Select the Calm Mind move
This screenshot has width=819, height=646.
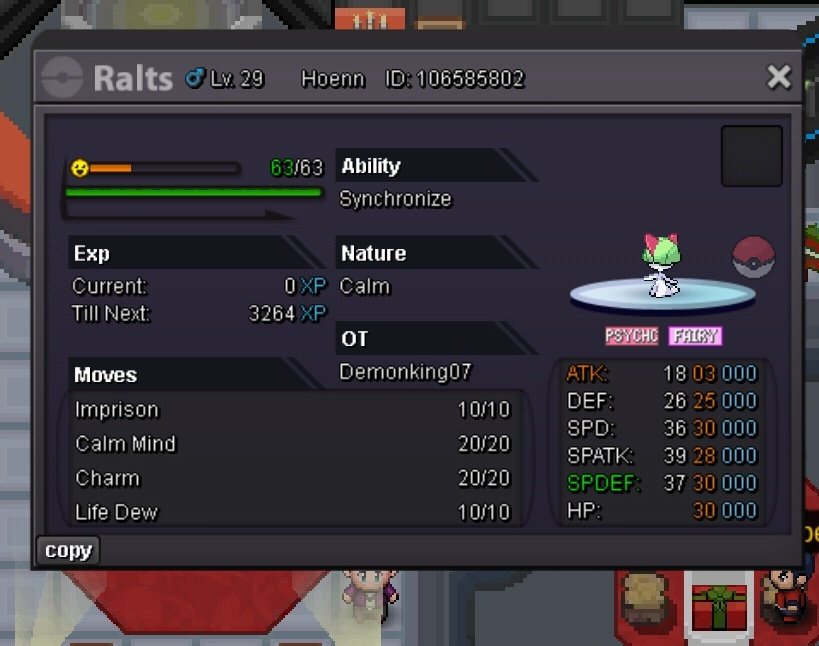point(292,444)
